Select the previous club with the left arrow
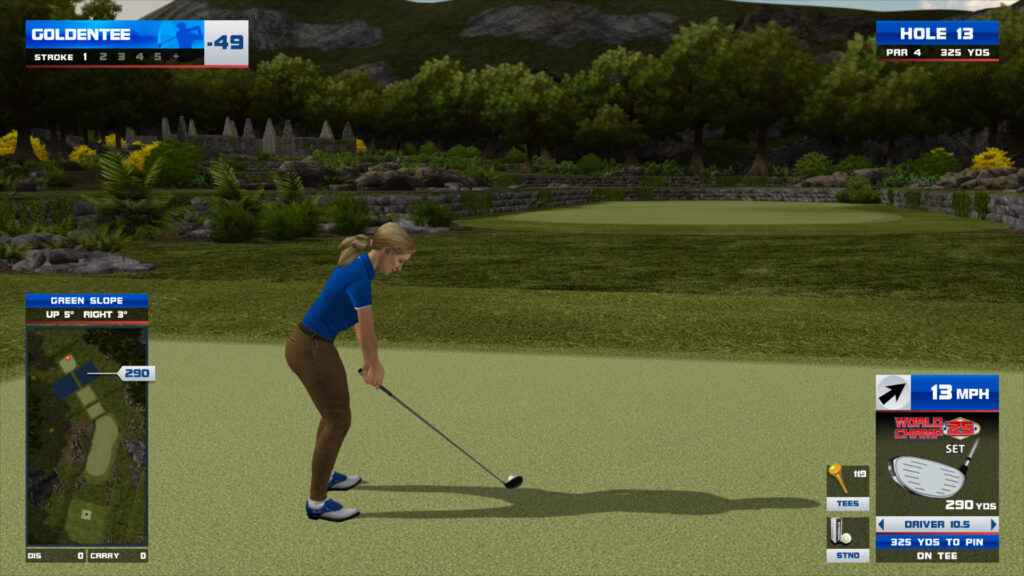Screen dimensions: 1024x576 pyautogui.click(x=881, y=524)
